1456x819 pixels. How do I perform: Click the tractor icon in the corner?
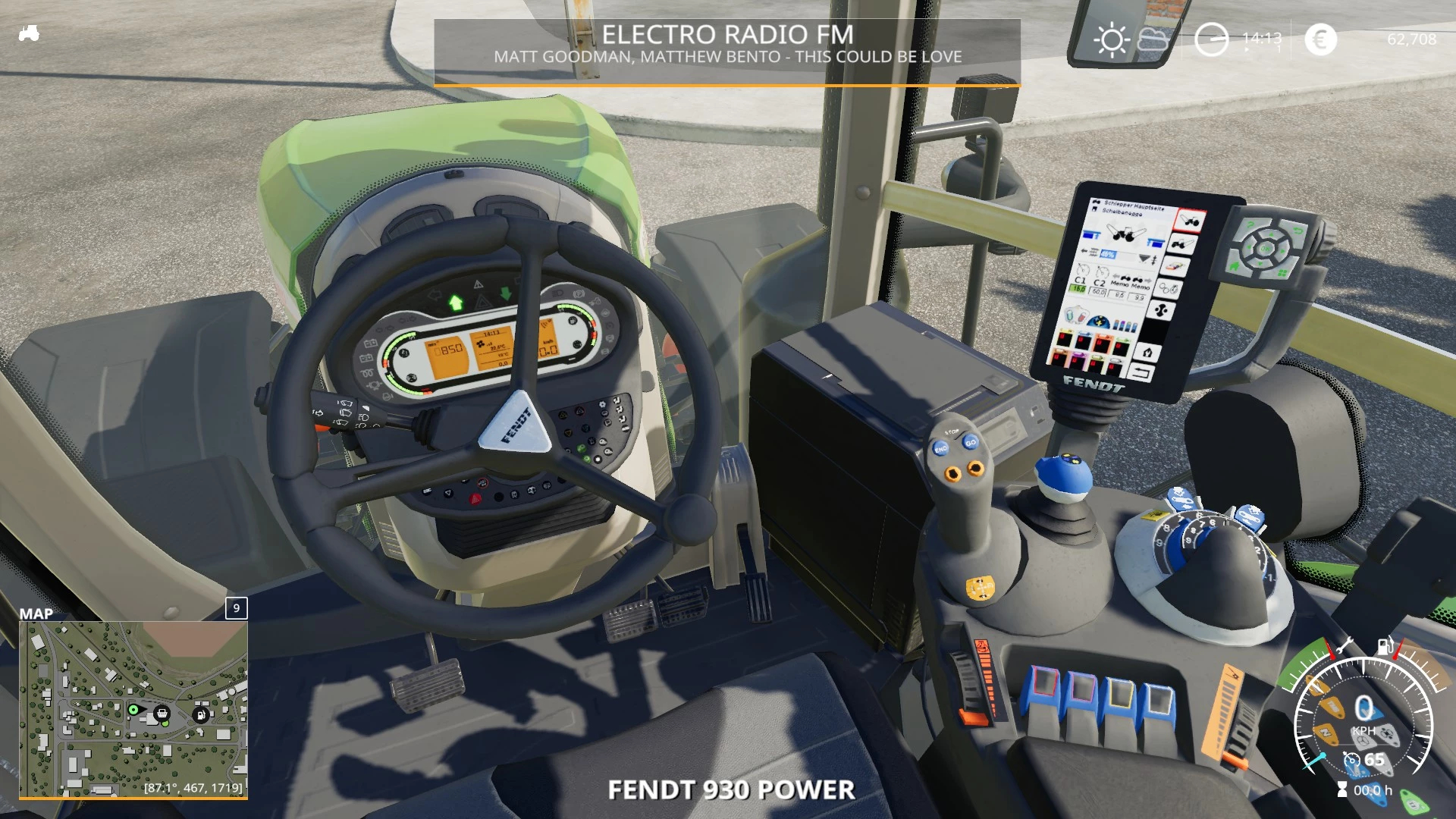[x=29, y=33]
